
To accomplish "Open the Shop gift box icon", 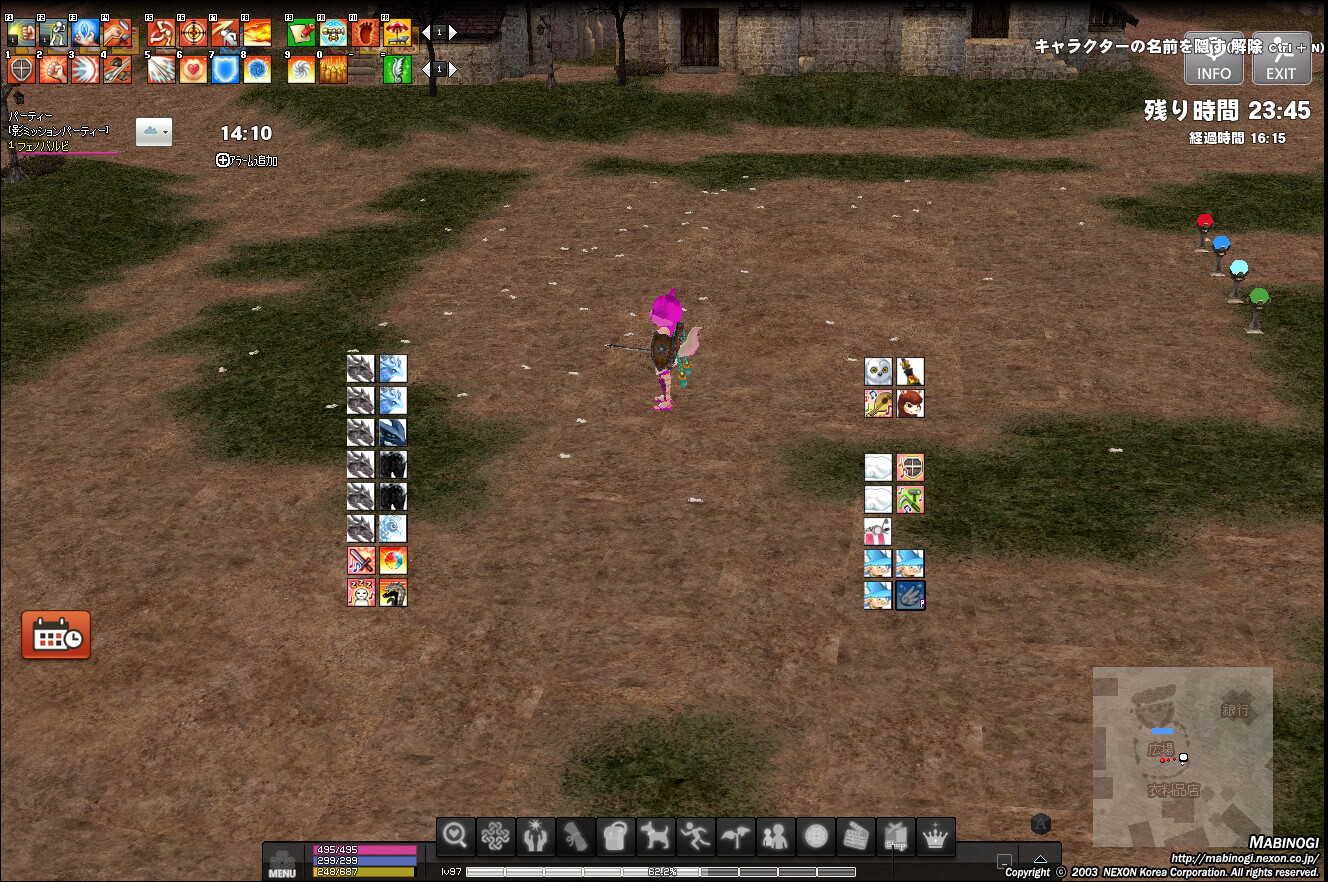I will pyautogui.click(x=896, y=837).
